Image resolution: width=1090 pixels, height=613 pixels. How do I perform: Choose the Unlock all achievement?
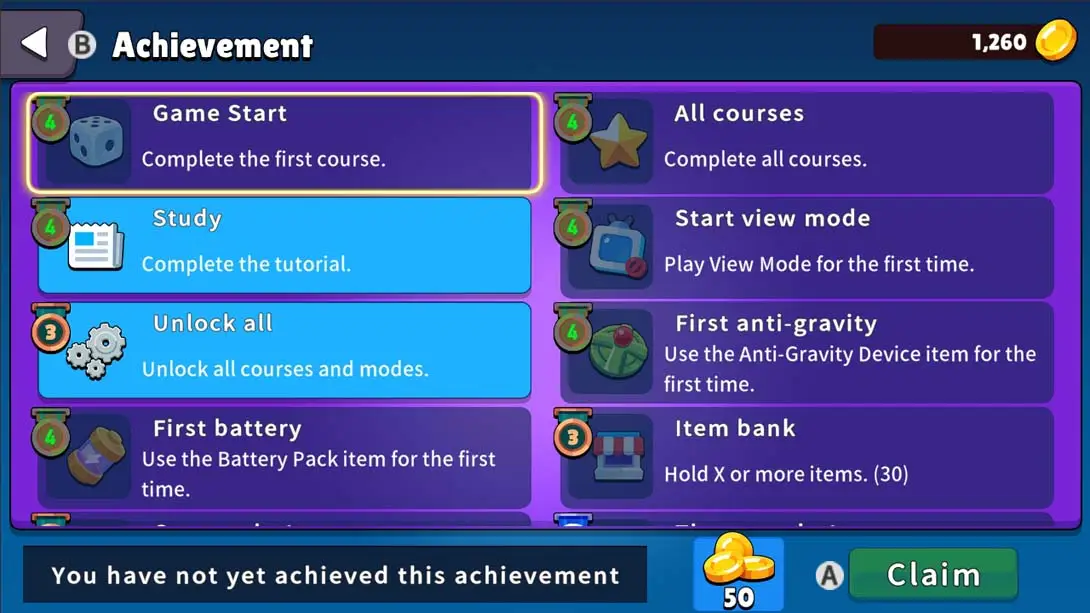pyautogui.click(x=285, y=351)
